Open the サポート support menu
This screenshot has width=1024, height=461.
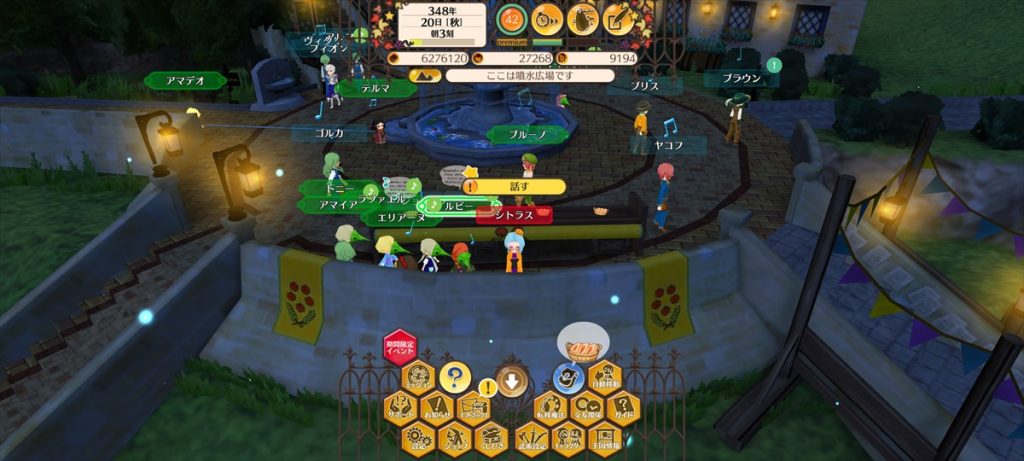point(400,408)
